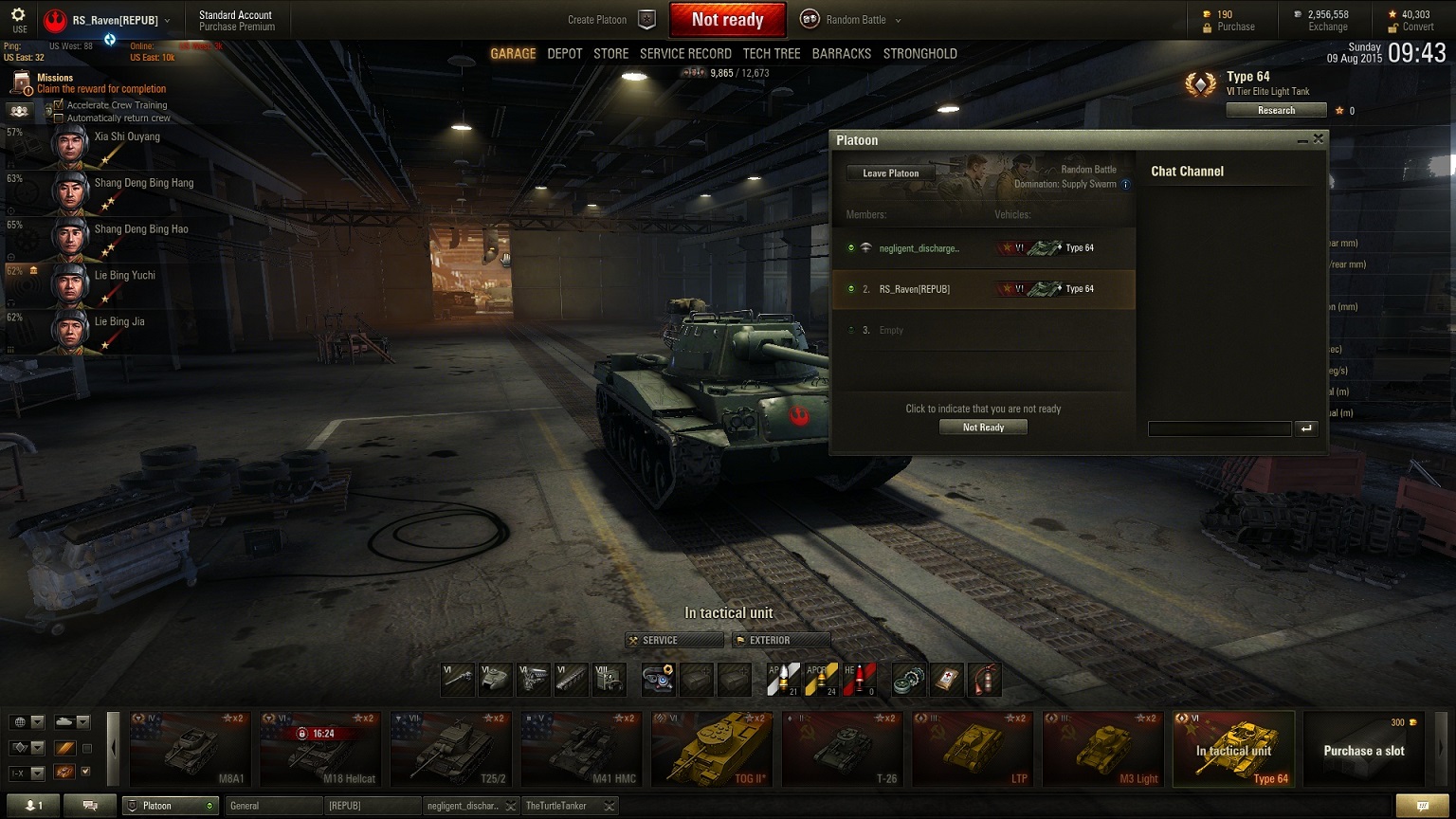Open the Service menu for the tank
1456x819 pixels.
tap(674, 641)
